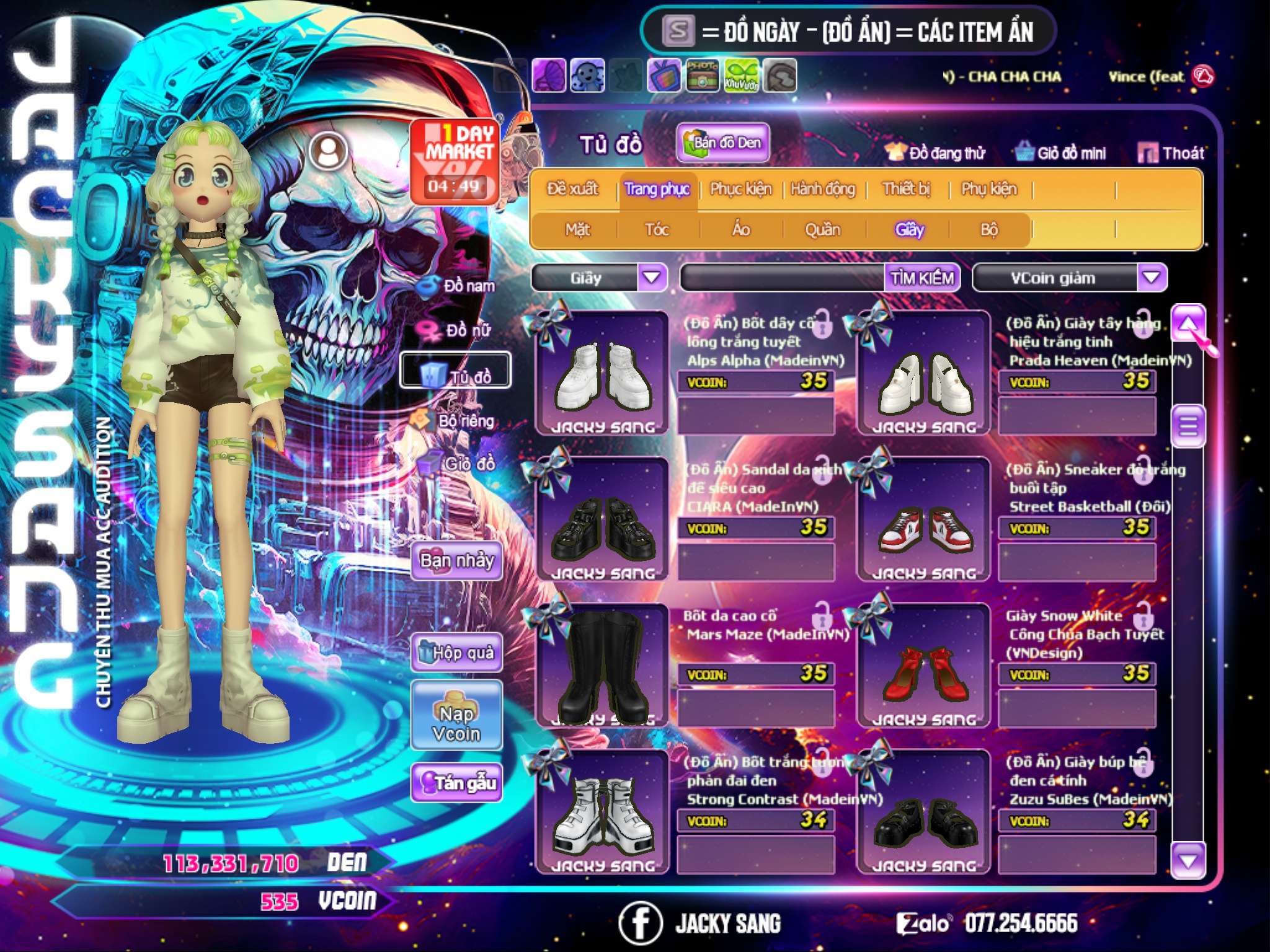
Task: Choose the Quần subcategory
Action: [x=822, y=230]
